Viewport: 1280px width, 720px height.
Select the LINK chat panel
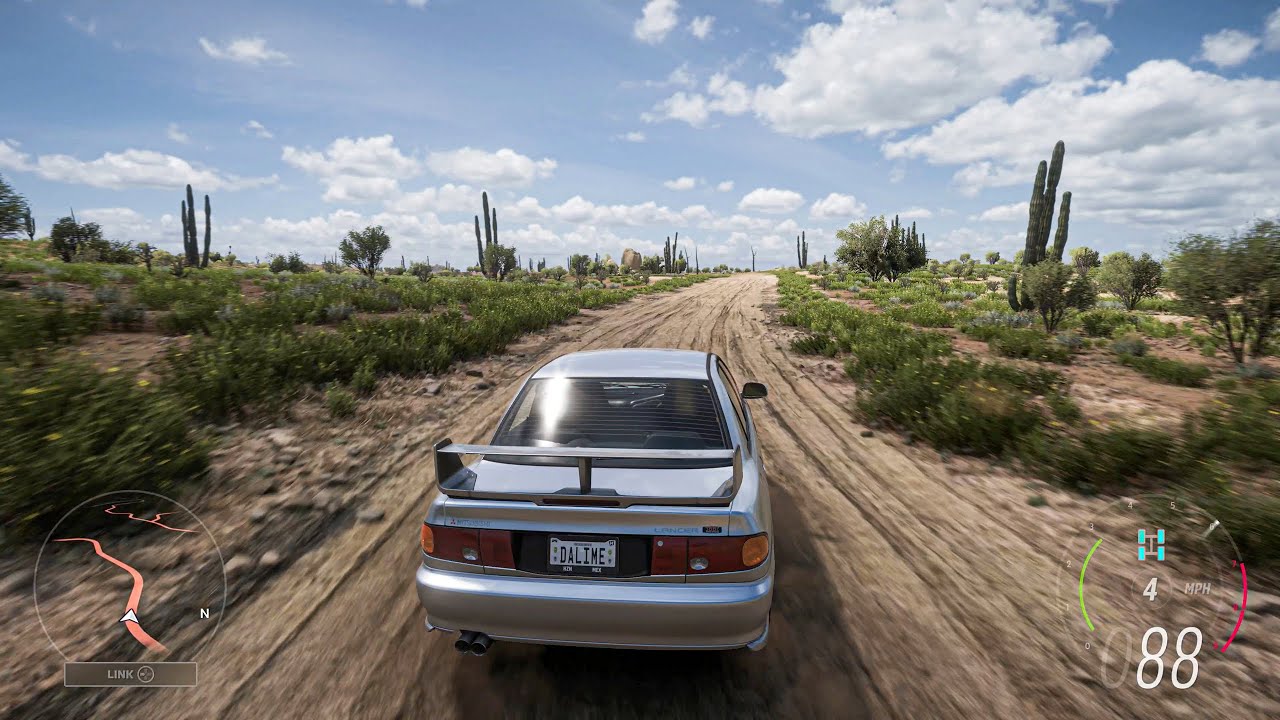point(130,674)
